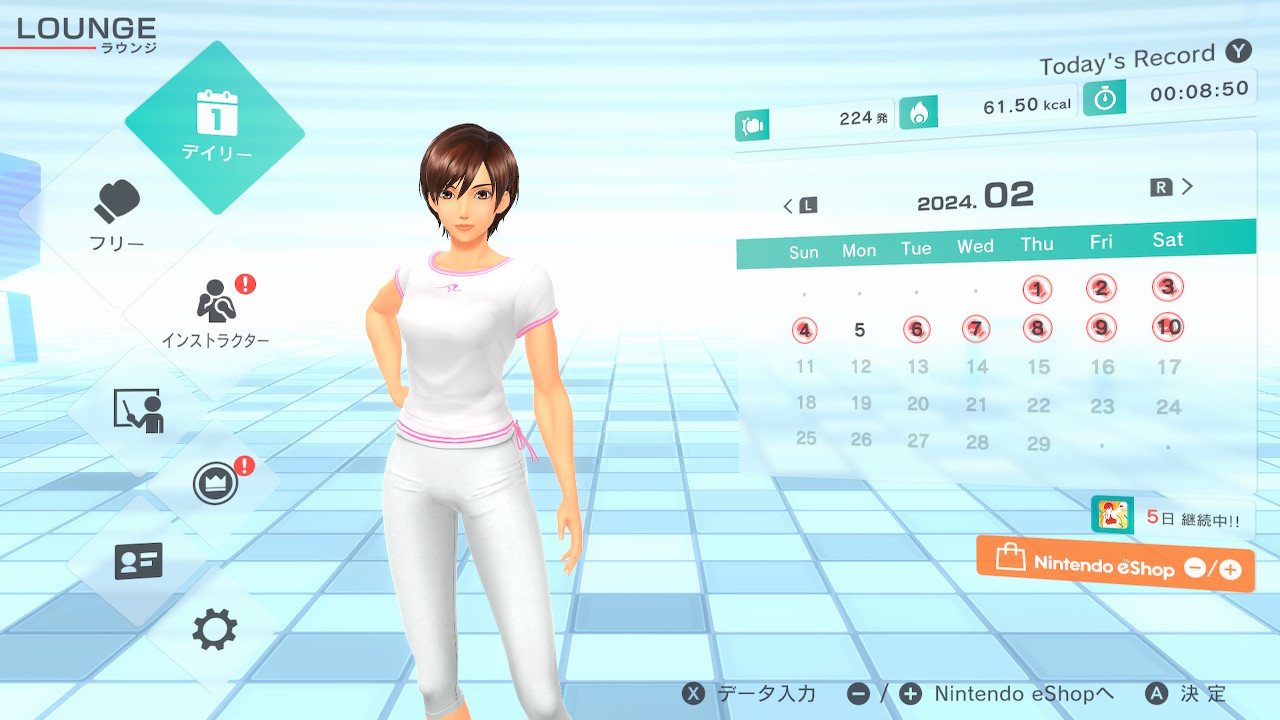This screenshot has height=720, width=1280.
Task: Select the crown achievements menu icon
Action: pyautogui.click(x=215, y=485)
